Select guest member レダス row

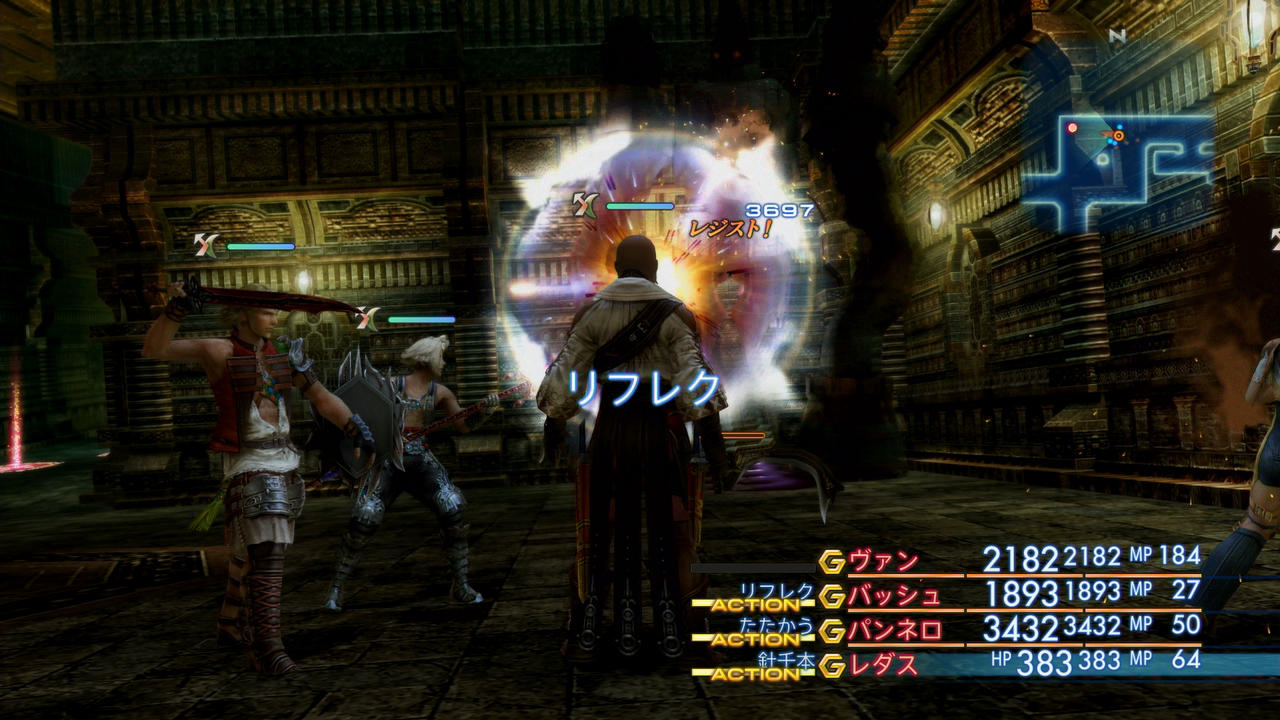[x=883, y=664]
